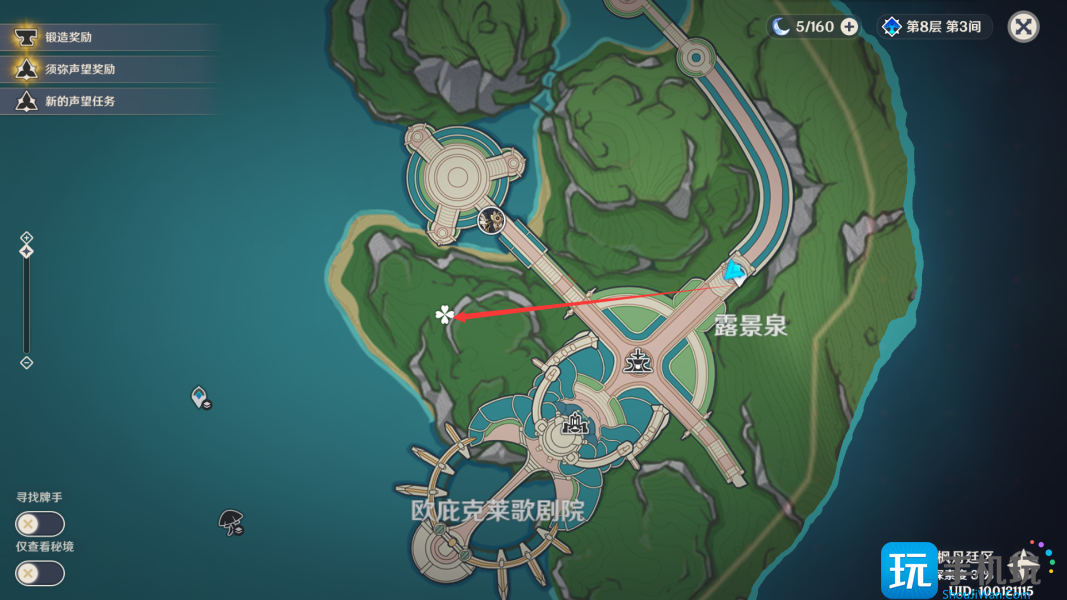Image resolution: width=1067 pixels, height=600 pixels.
Task: Toggle the 仅查看秘境 domains-only switch
Action: point(40,573)
